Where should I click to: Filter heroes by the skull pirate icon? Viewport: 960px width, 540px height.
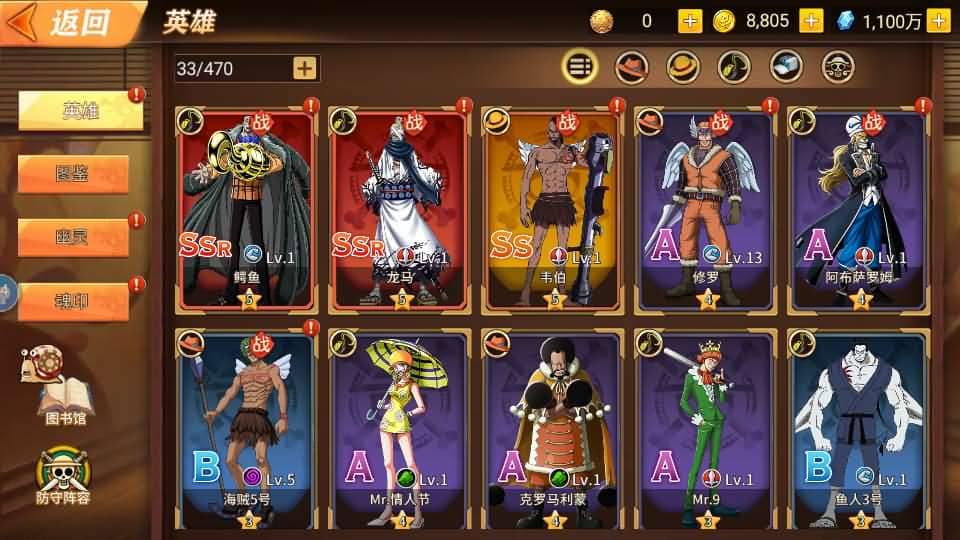tap(838, 67)
